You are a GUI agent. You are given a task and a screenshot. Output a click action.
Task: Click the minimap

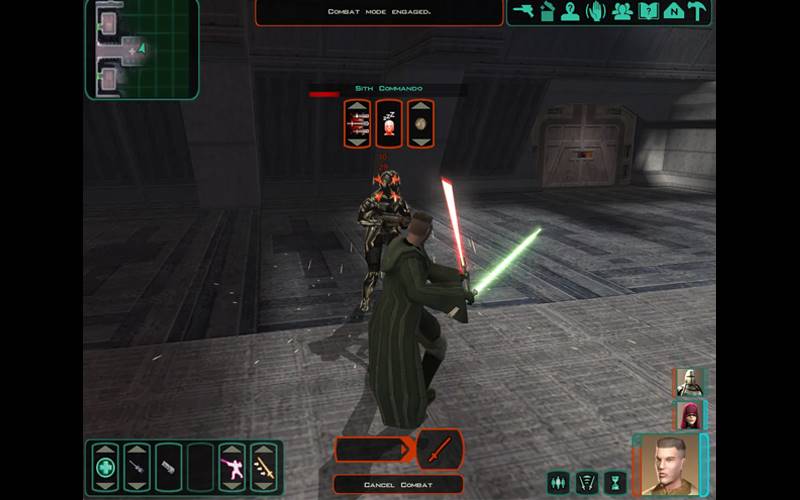pos(141,48)
